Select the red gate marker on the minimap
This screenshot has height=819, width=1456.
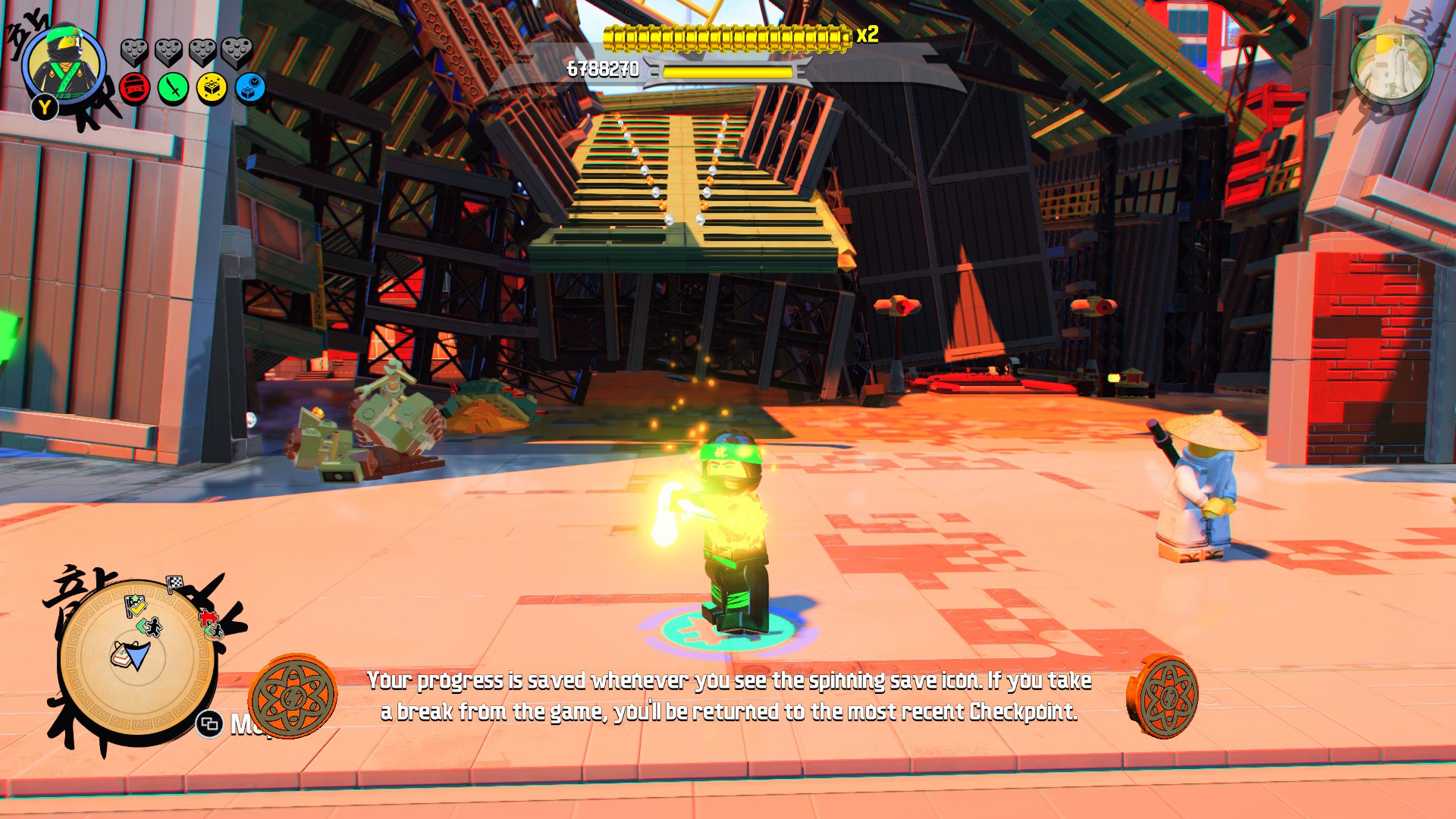point(207,617)
